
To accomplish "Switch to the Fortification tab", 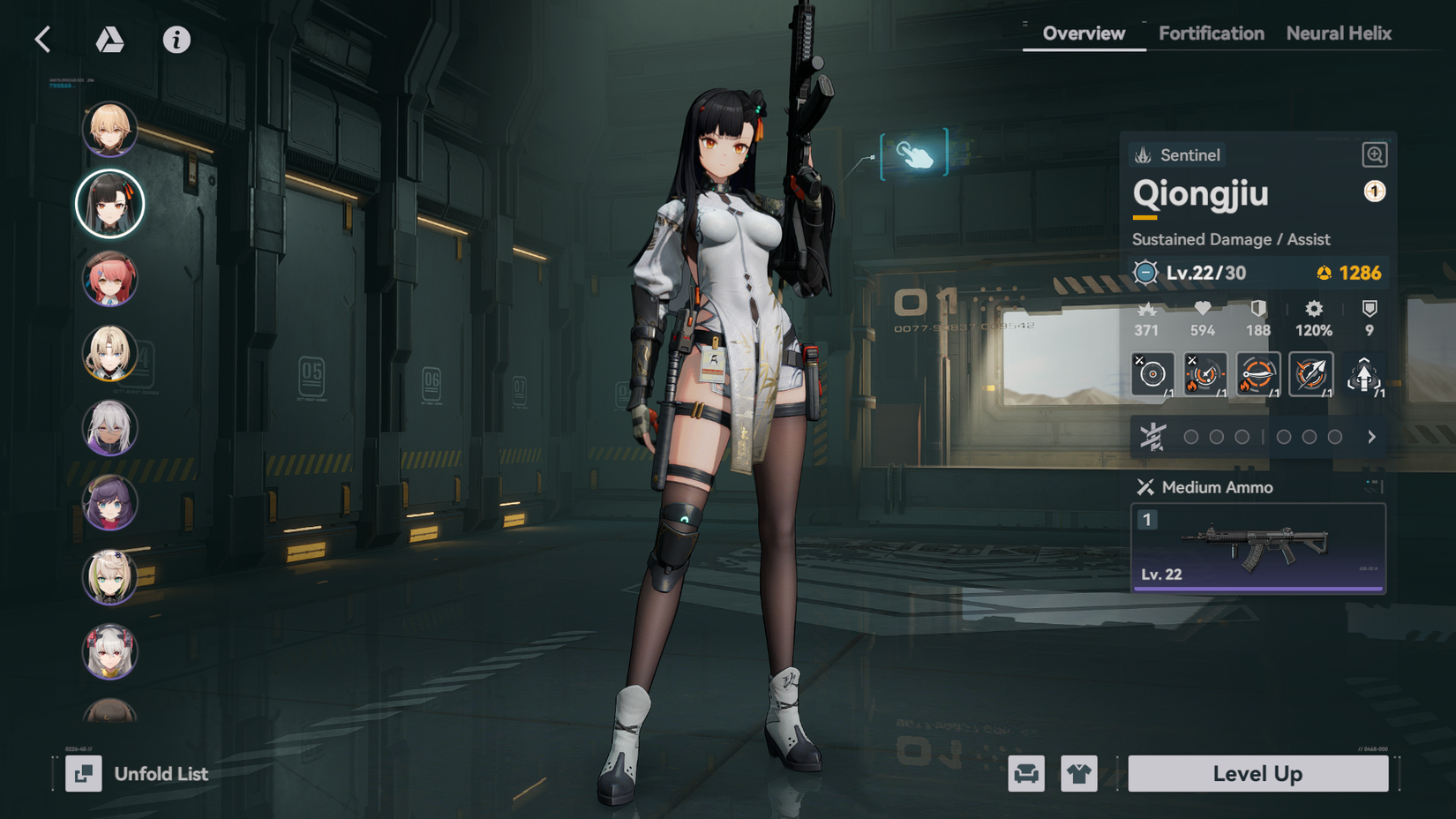I will coord(1211,33).
